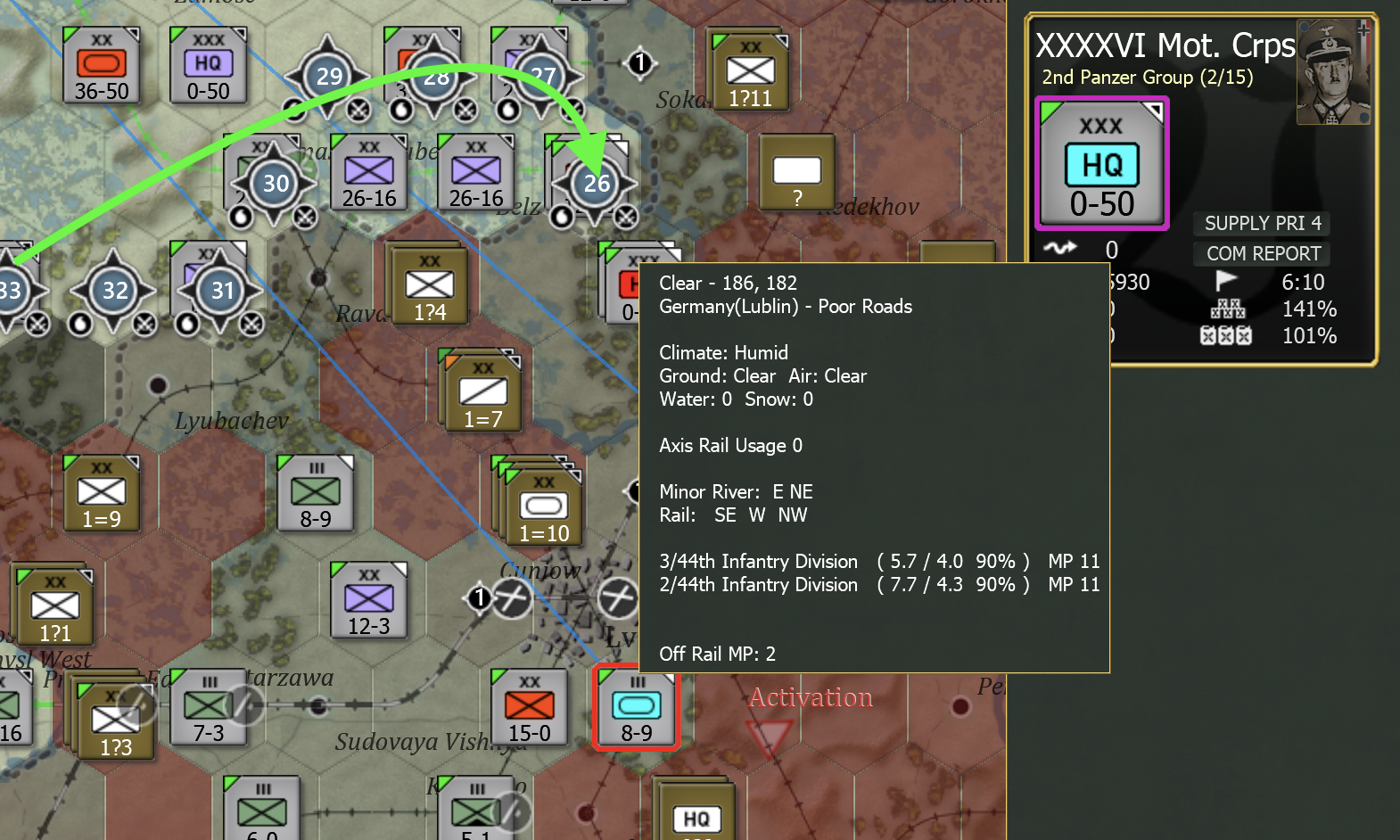Click the fuel canister icon next to 101%

click(1228, 336)
